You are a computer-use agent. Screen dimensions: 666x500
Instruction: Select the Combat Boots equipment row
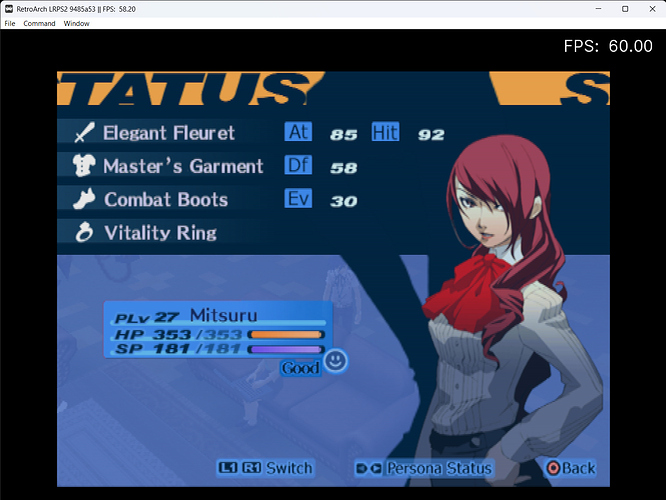(165, 200)
